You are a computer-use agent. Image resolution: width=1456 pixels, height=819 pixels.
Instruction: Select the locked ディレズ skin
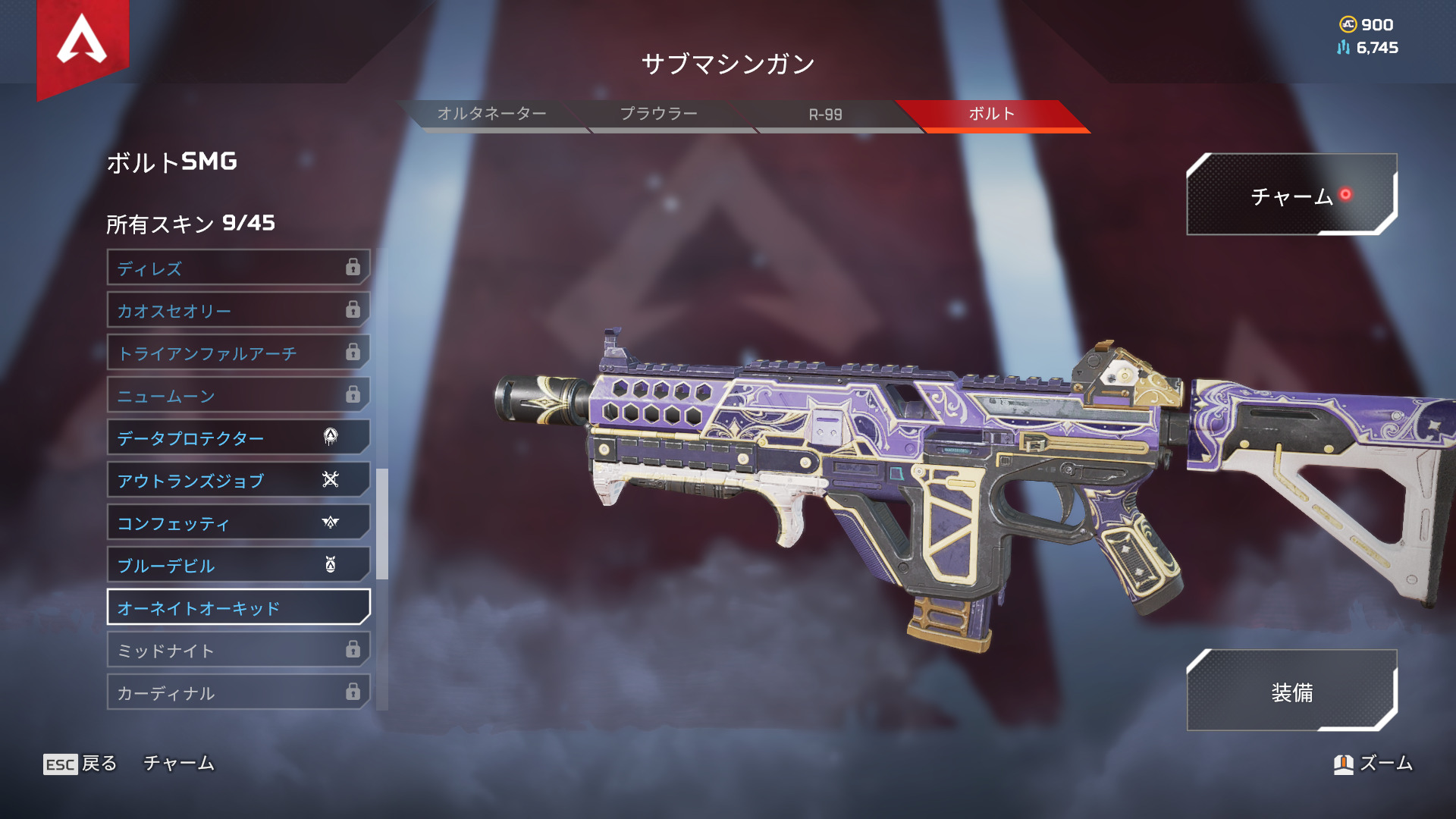coord(238,268)
